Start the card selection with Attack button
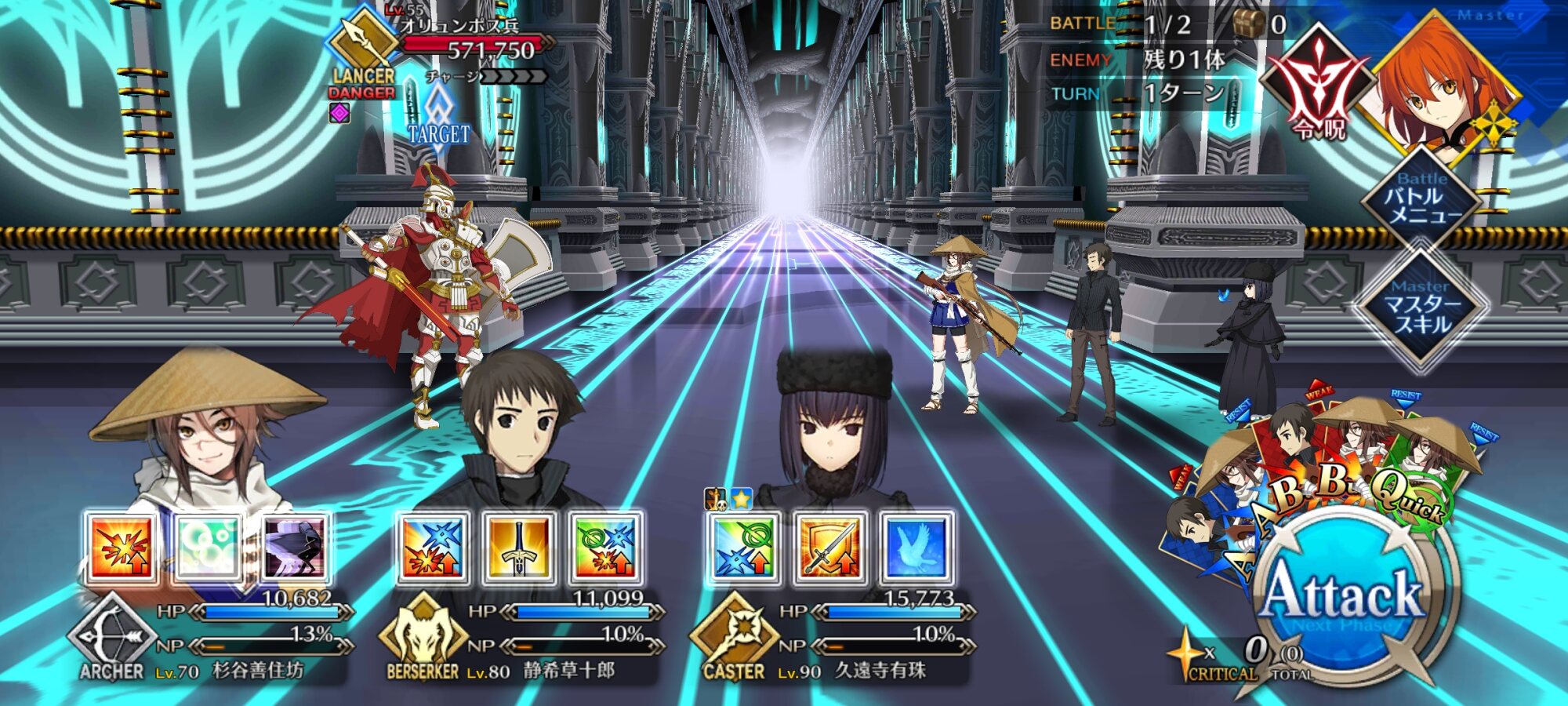 tap(1342, 598)
